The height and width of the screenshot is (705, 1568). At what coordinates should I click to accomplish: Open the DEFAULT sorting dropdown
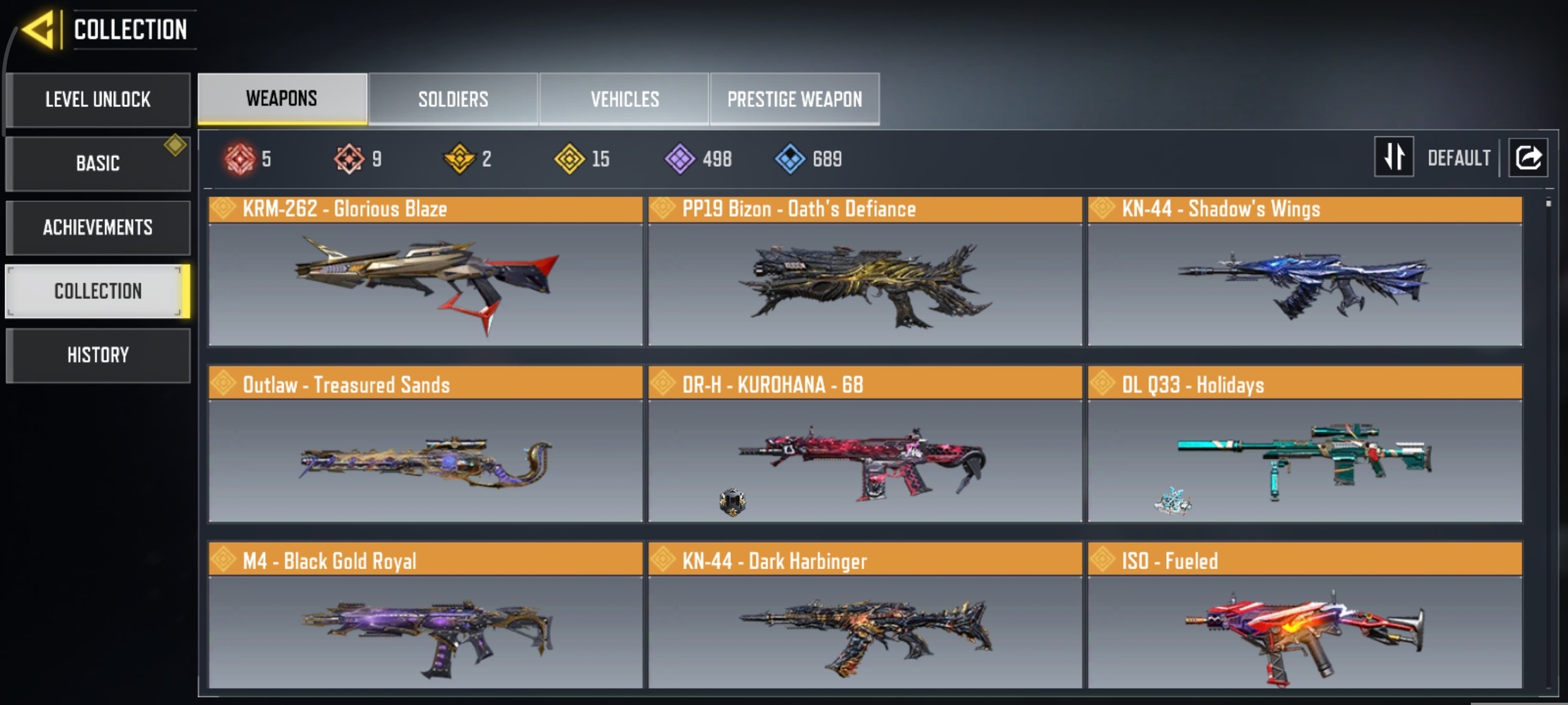click(1458, 157)
